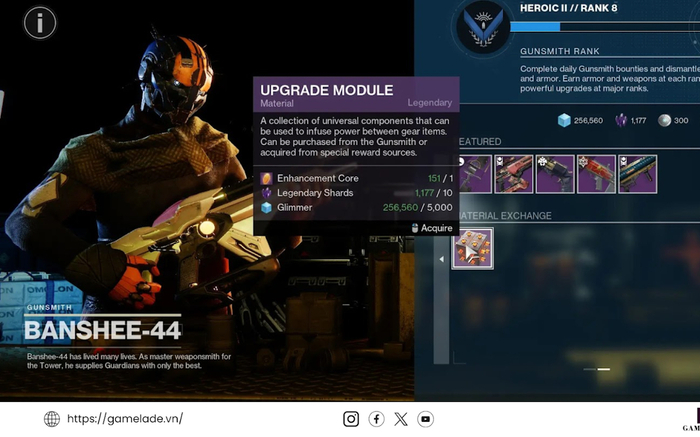
Task: Open the YouTube icon in the footer
Action: click(x=426, y=419)
